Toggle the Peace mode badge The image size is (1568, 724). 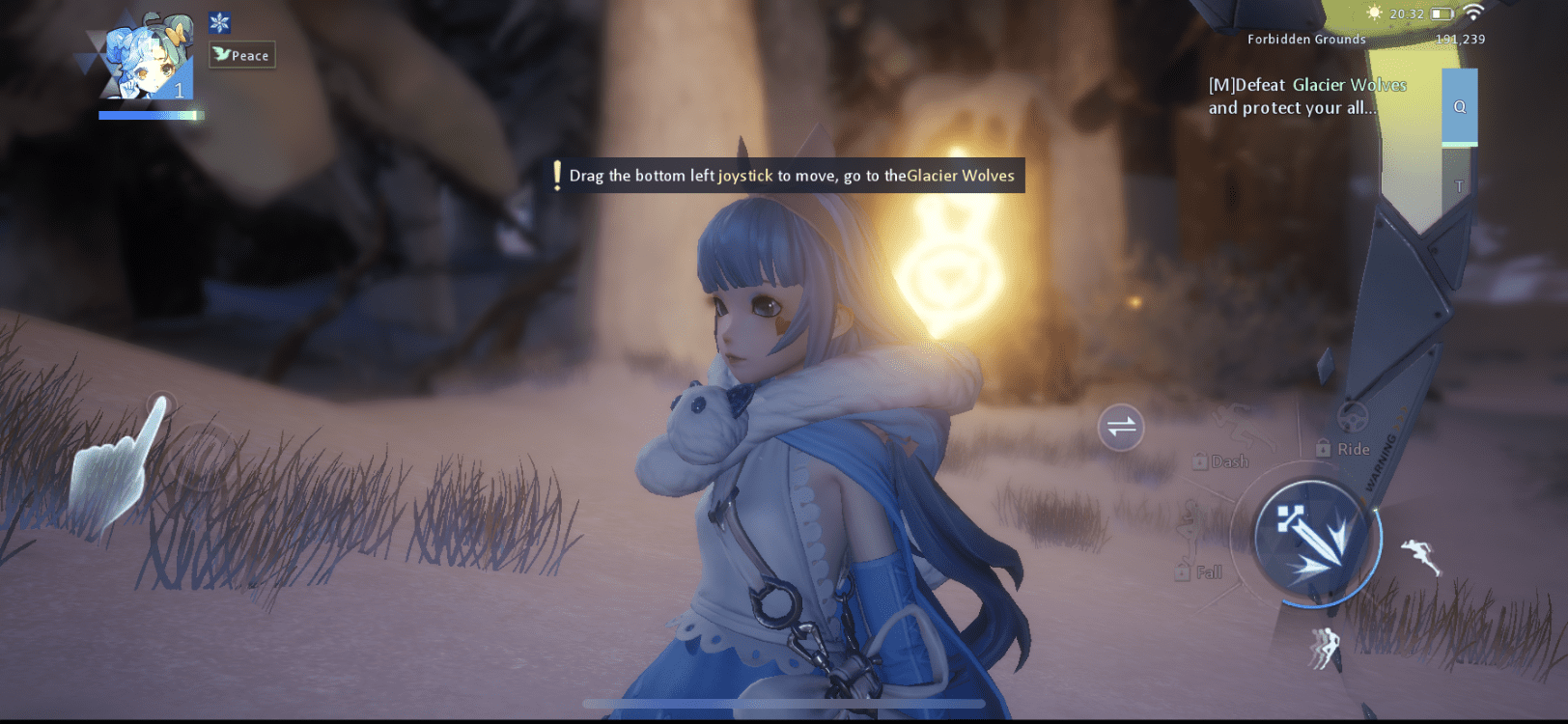tap(240, 55)
